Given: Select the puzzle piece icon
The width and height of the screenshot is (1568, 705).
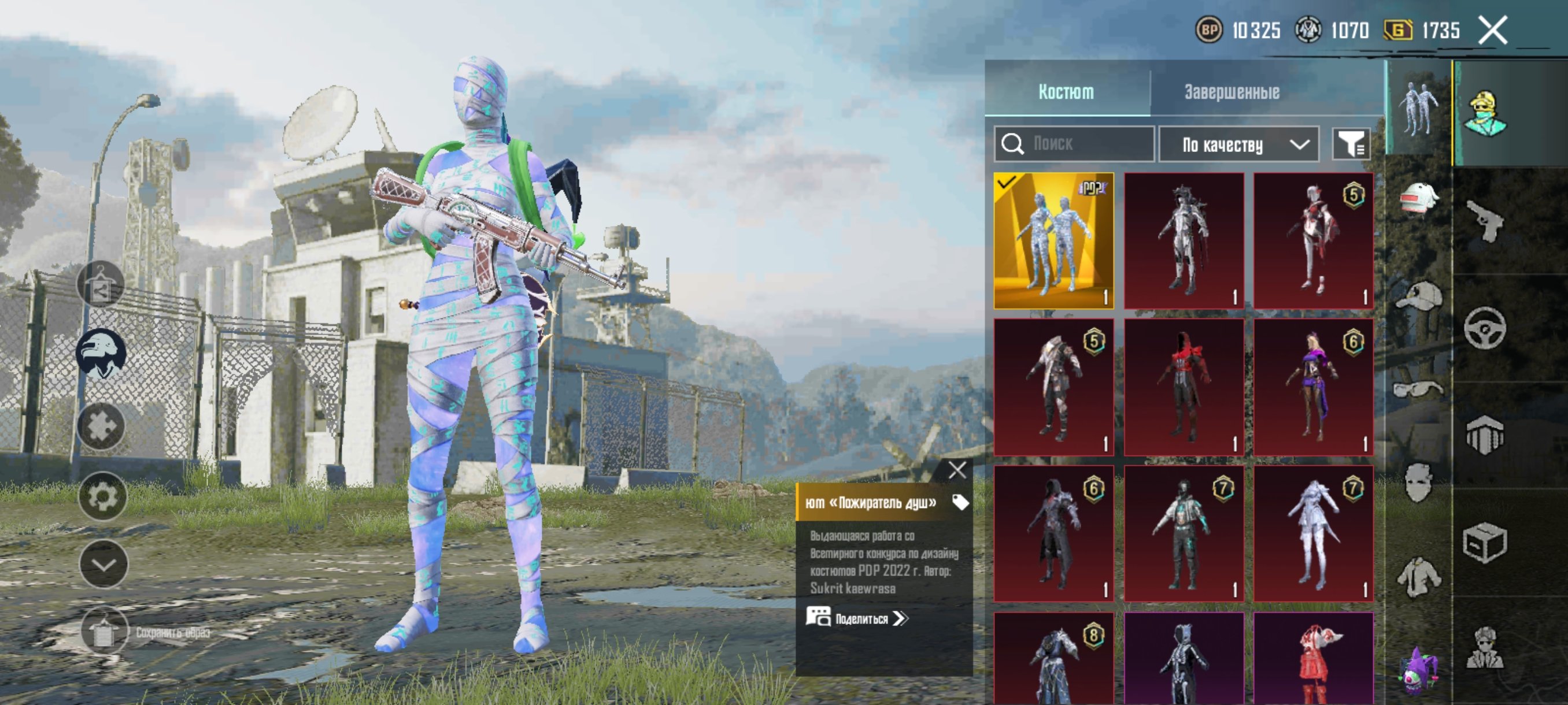Looking at the screenshot, I should [102, 426].
